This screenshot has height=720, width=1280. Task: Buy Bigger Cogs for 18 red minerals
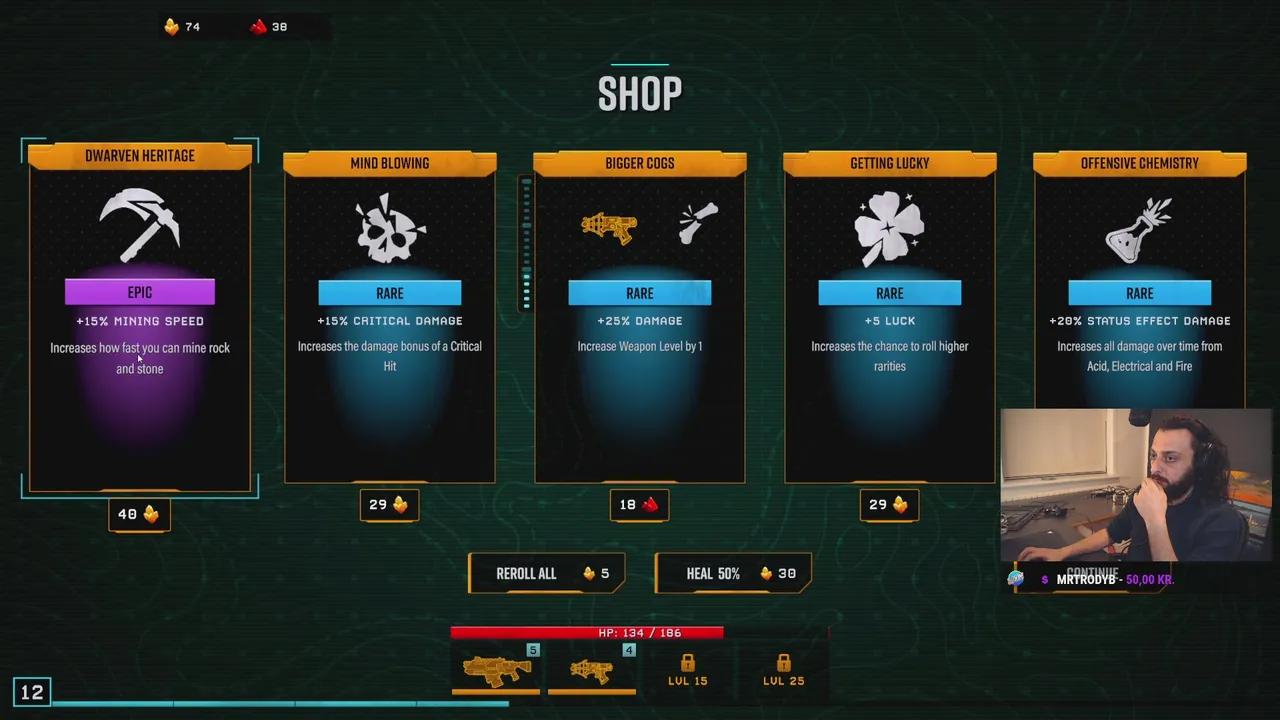point(639,505)
